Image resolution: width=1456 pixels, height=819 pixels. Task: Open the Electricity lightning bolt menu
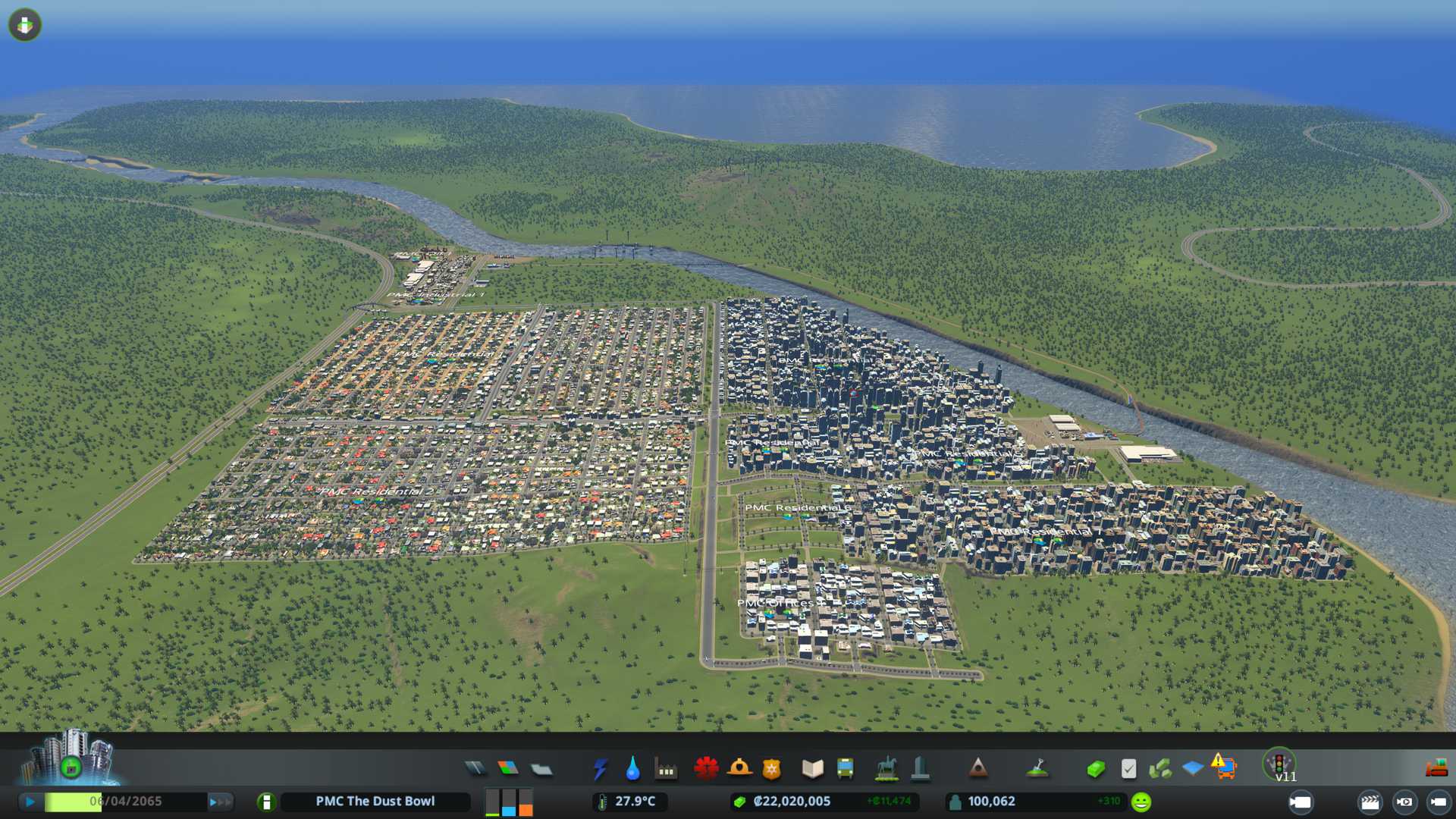tap(600, 769)
